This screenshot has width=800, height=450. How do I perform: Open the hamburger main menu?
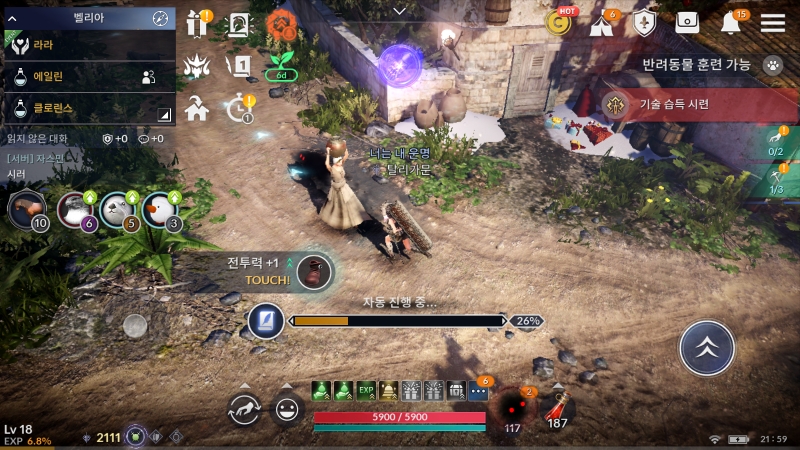pos(773,23)
